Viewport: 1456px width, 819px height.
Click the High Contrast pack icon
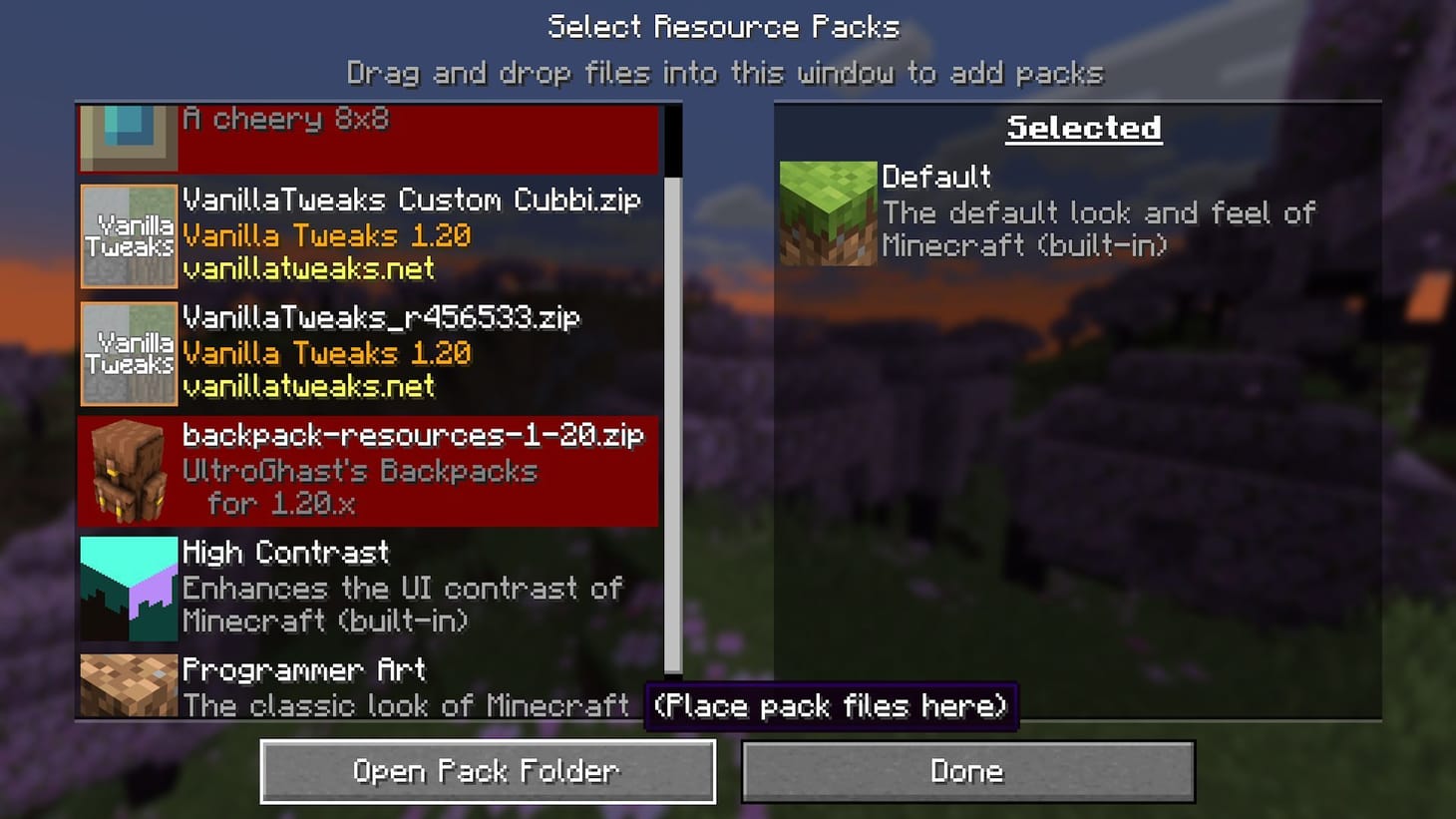[128, 589]
